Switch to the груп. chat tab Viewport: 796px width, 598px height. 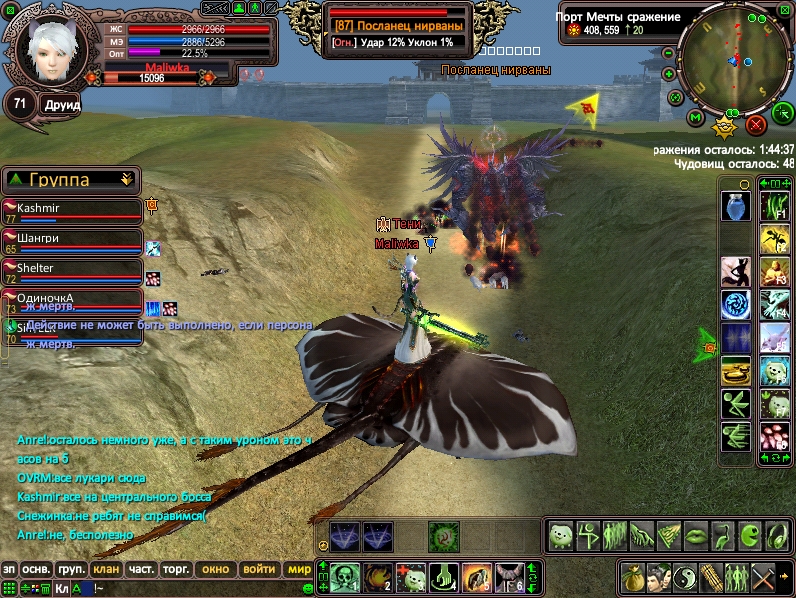(x=71, y=569)
